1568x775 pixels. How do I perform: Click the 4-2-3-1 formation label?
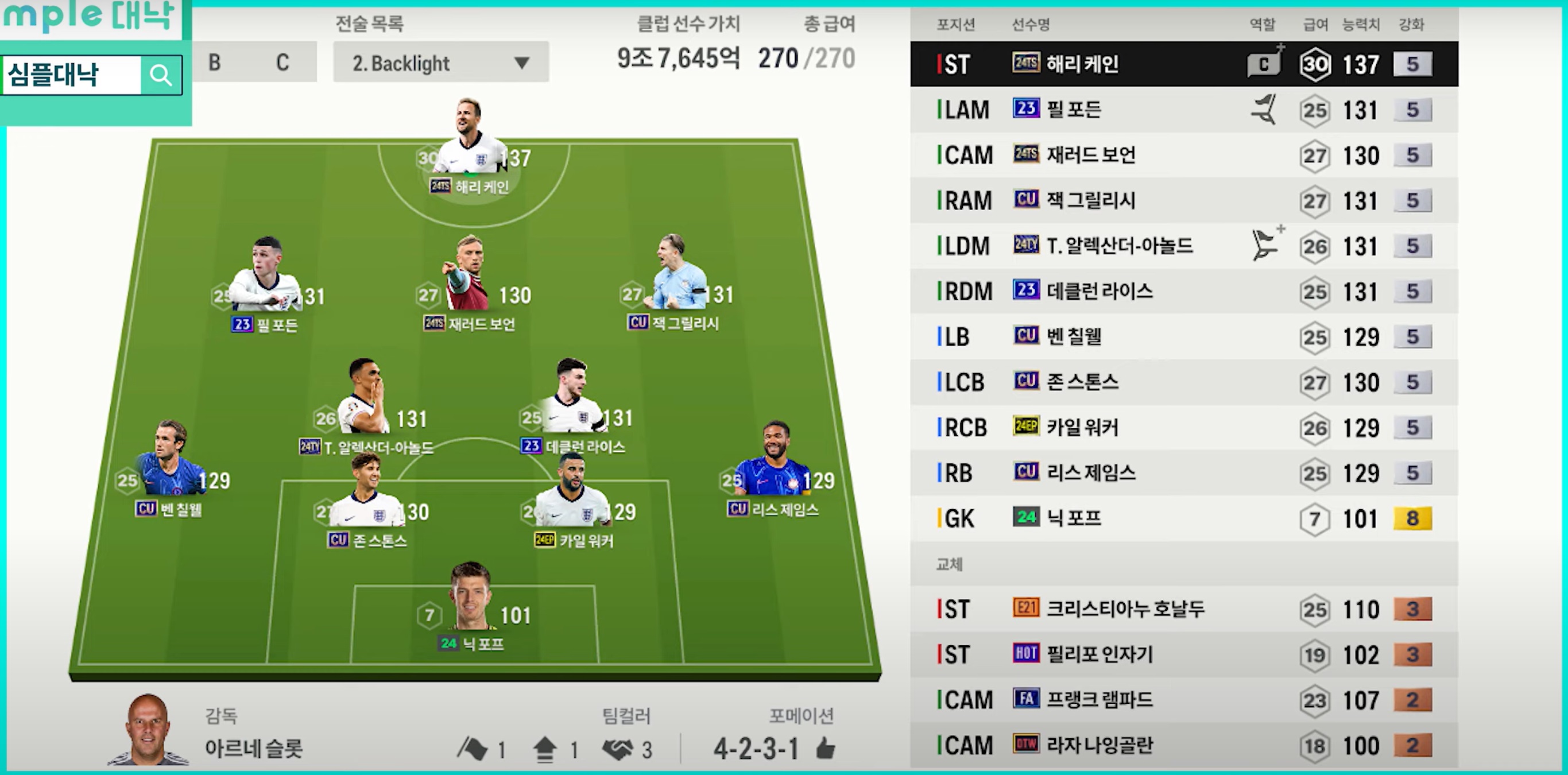click(x=756, y=748)
